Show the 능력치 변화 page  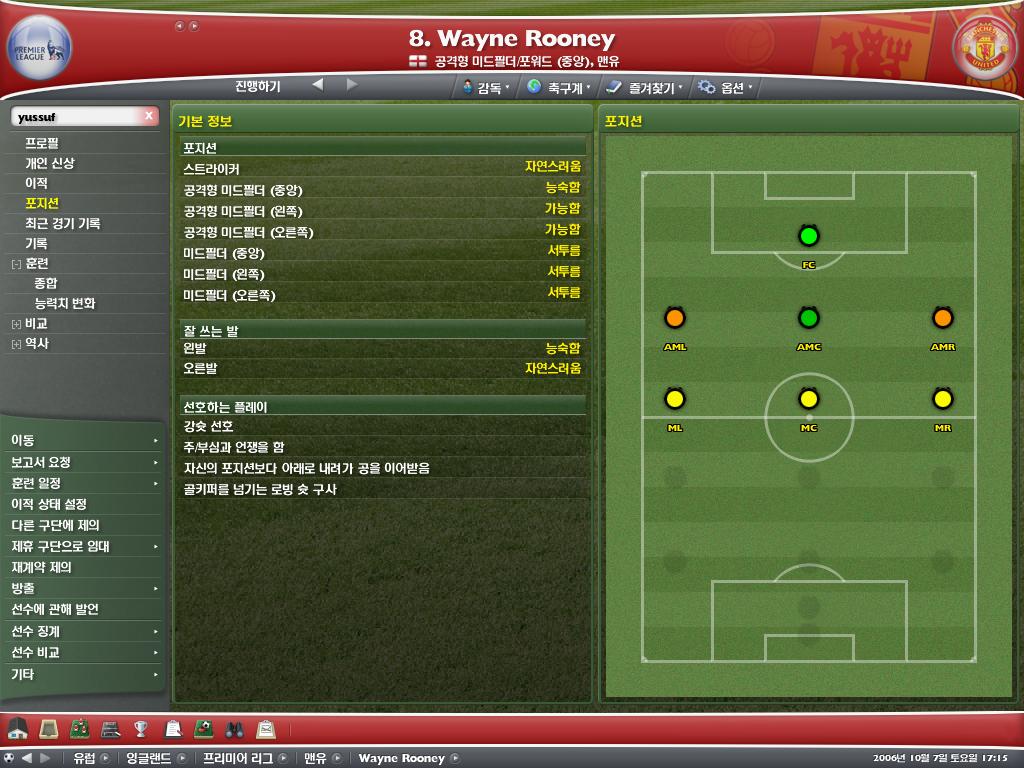[65, 303]
